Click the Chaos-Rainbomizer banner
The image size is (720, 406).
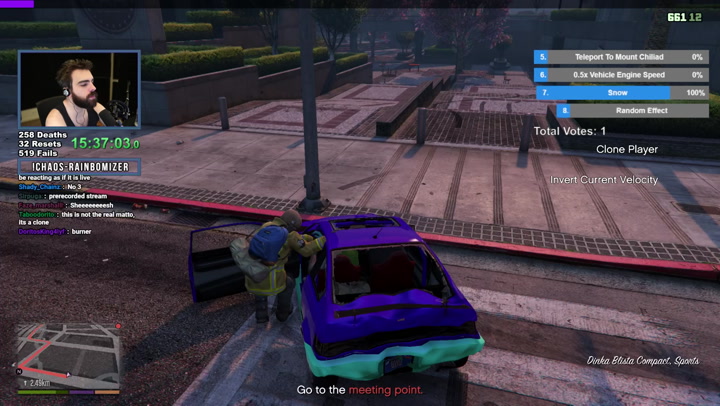coord(79,166)
